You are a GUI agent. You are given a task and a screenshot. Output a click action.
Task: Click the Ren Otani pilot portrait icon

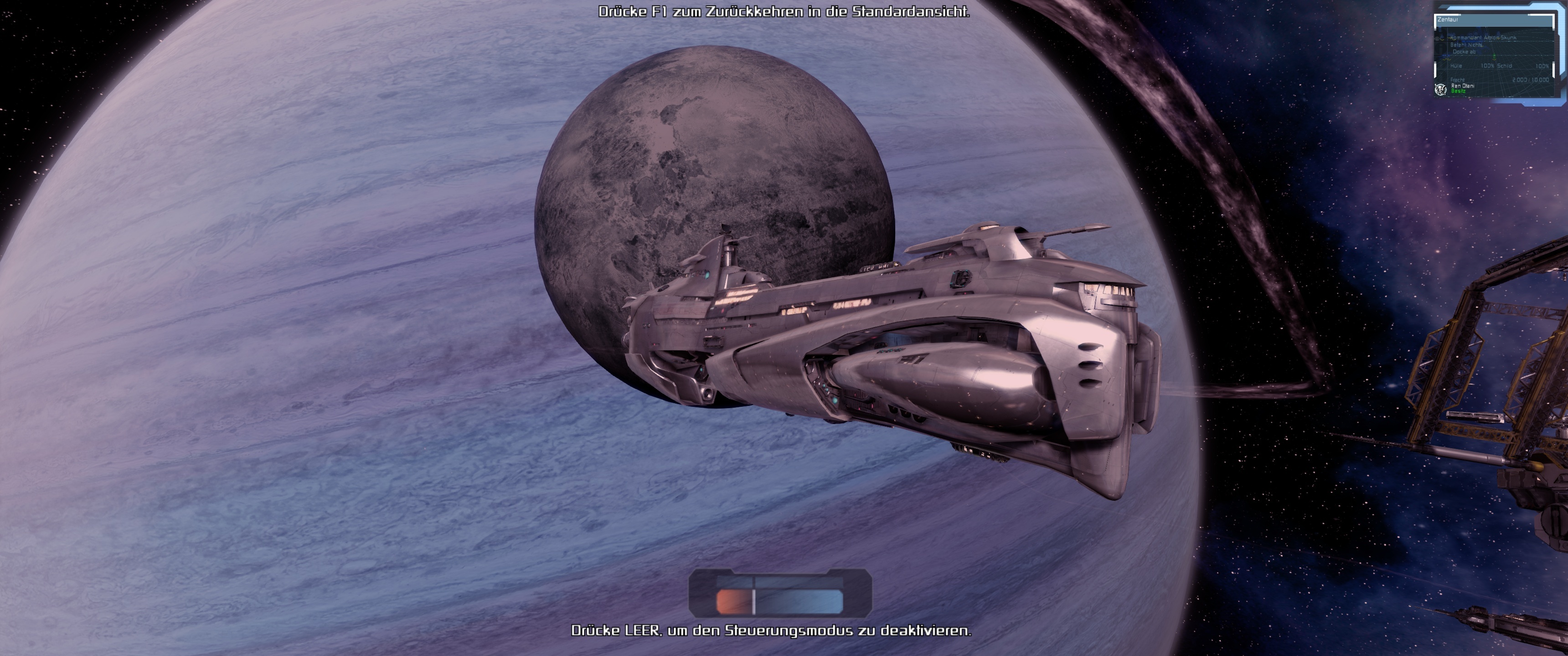(x=1441, y=89)
